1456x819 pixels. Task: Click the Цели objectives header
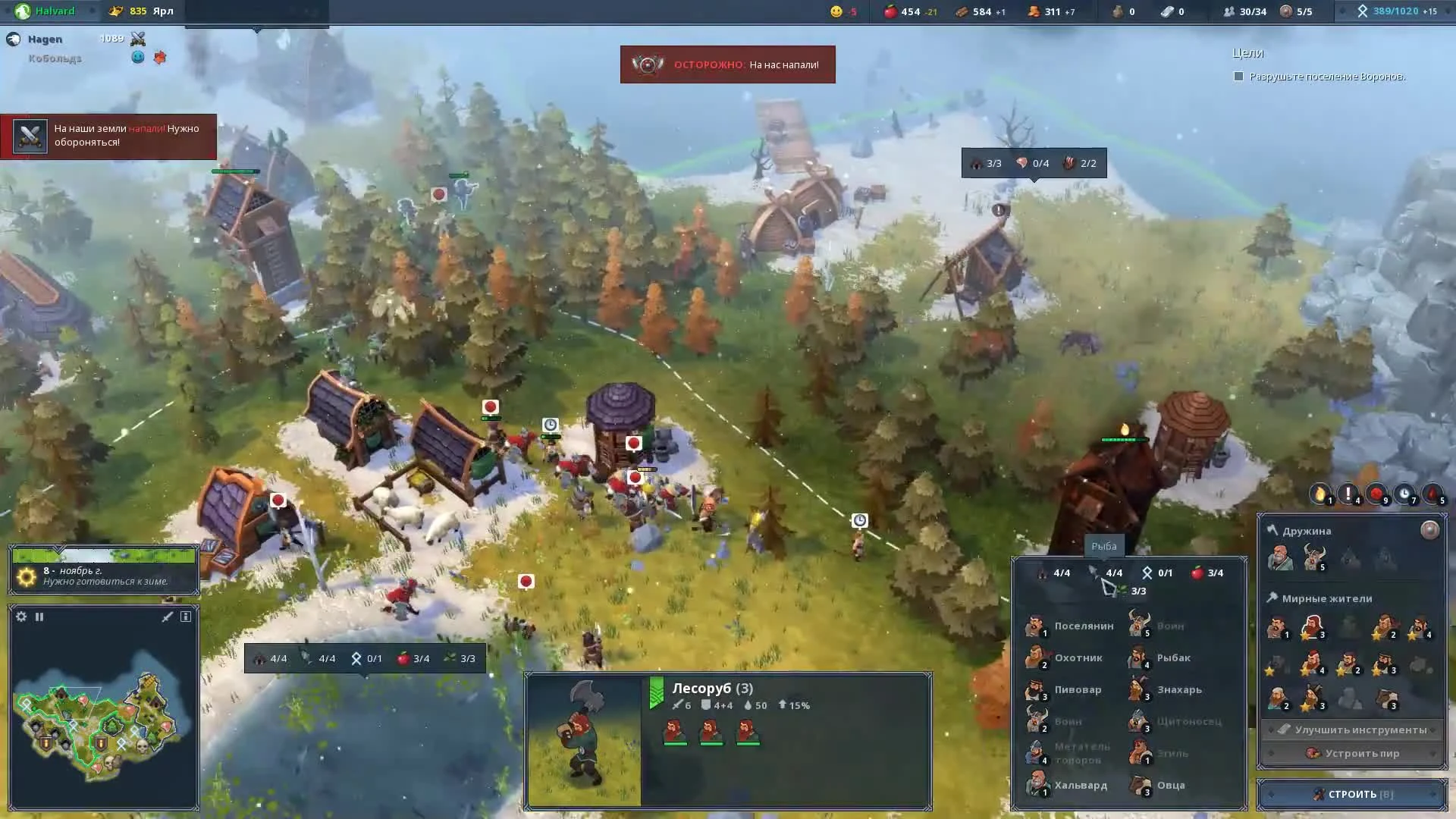click(x=1248, y=53)
